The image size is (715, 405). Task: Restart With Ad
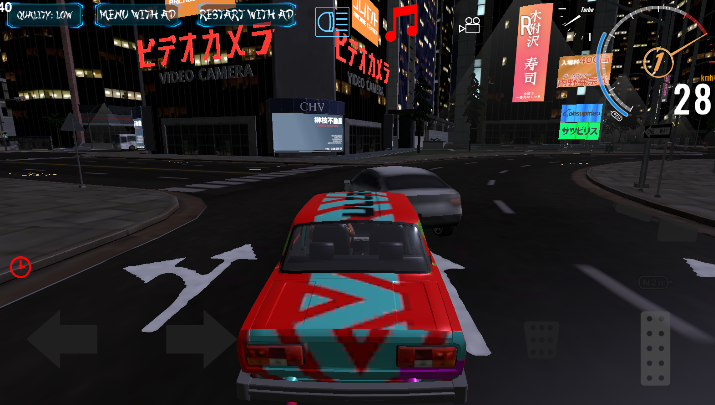[x=246, y=15]
